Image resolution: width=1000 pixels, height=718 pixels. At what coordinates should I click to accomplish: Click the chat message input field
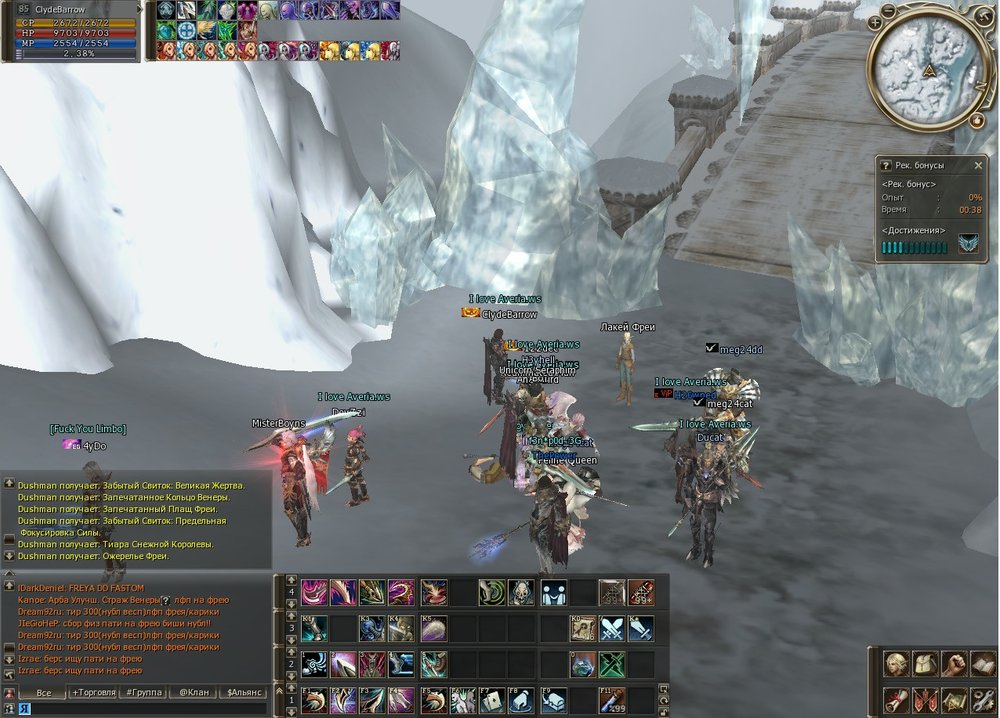pos(150,708)
